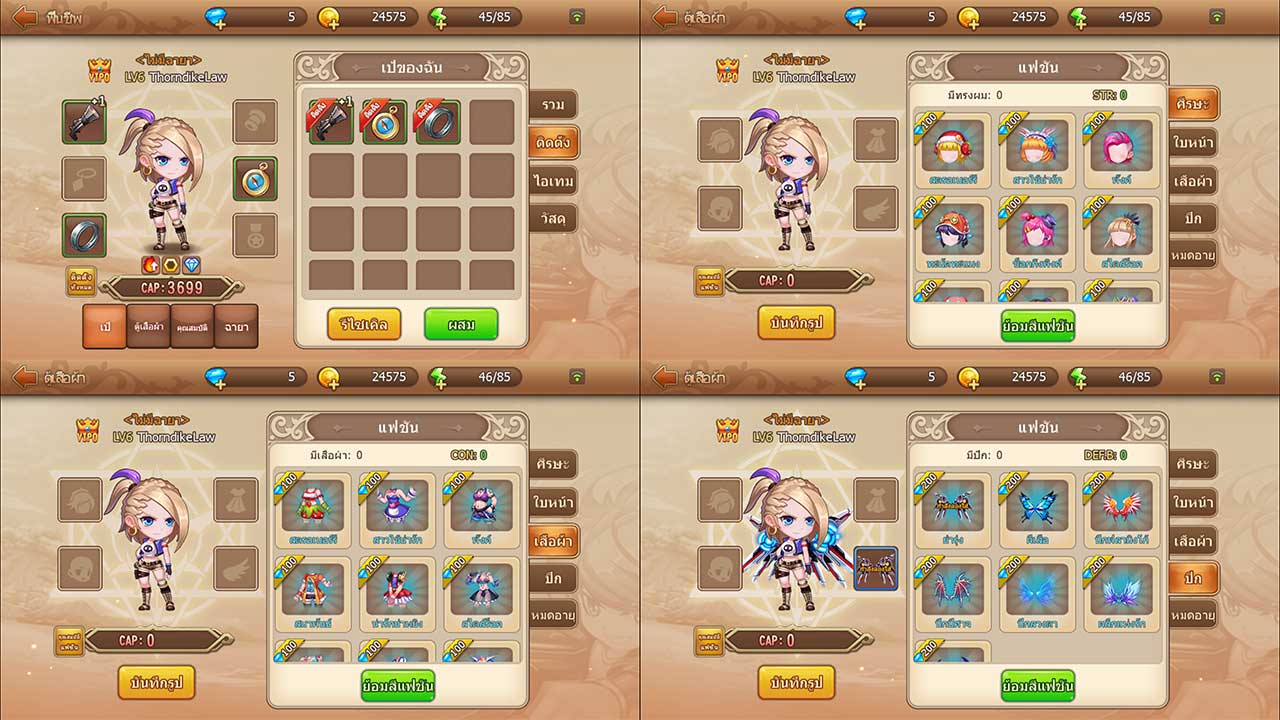Switch to the ไอเทม items bag tab
Screen dimensions: 1280x720
(553, 181)
